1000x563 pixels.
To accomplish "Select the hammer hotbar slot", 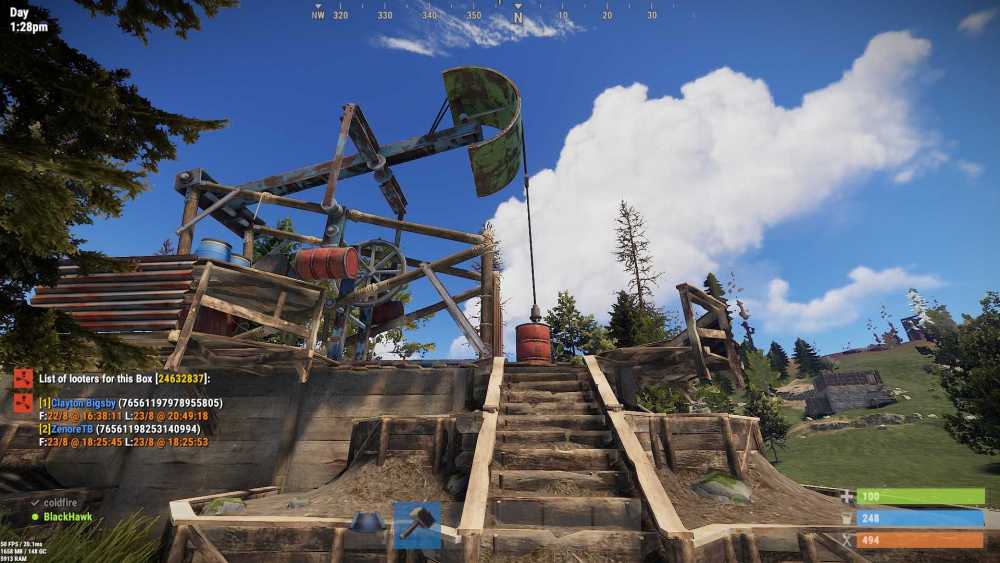I will click(416, 524).
